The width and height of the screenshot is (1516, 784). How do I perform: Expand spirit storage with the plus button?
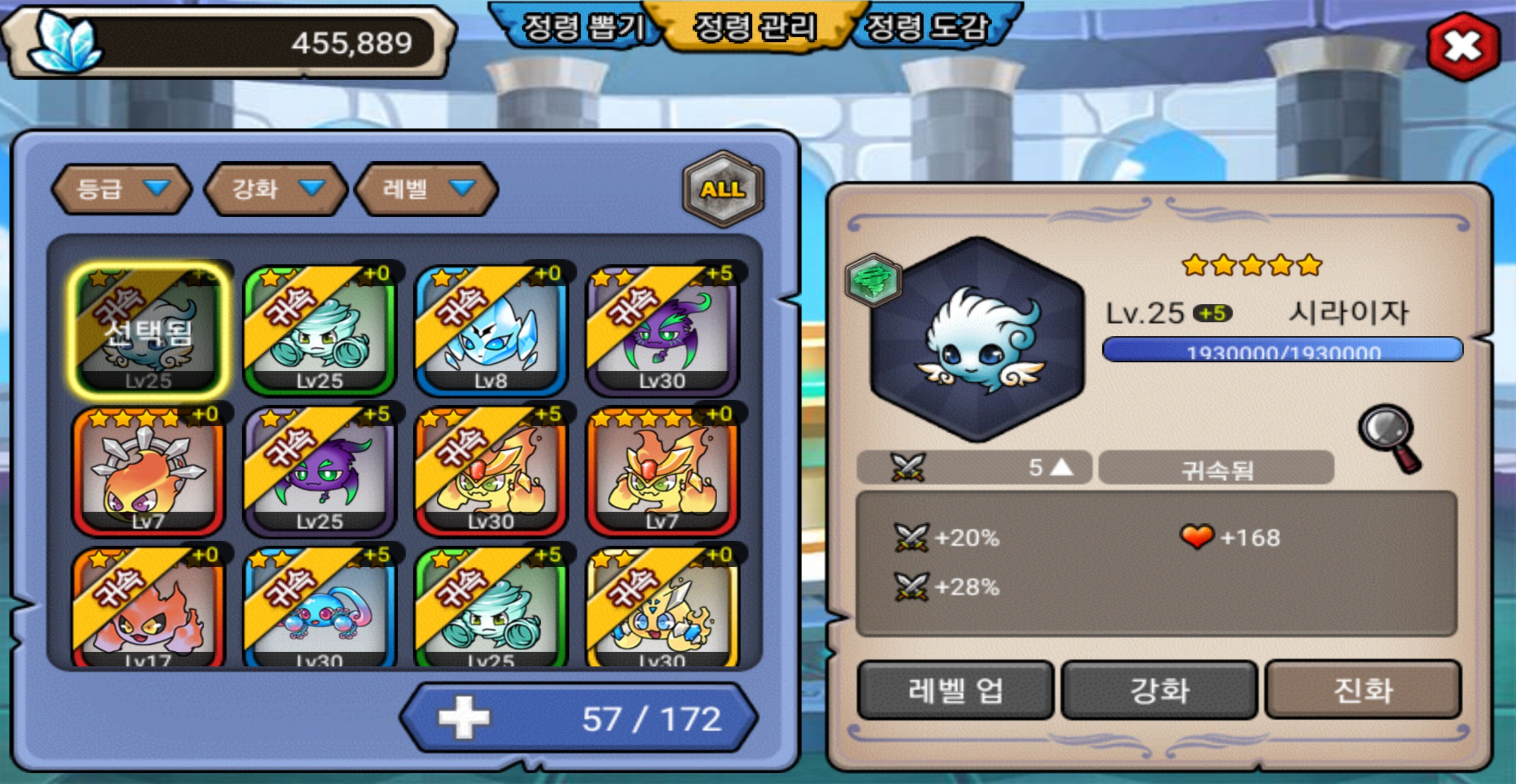(464, 718)
